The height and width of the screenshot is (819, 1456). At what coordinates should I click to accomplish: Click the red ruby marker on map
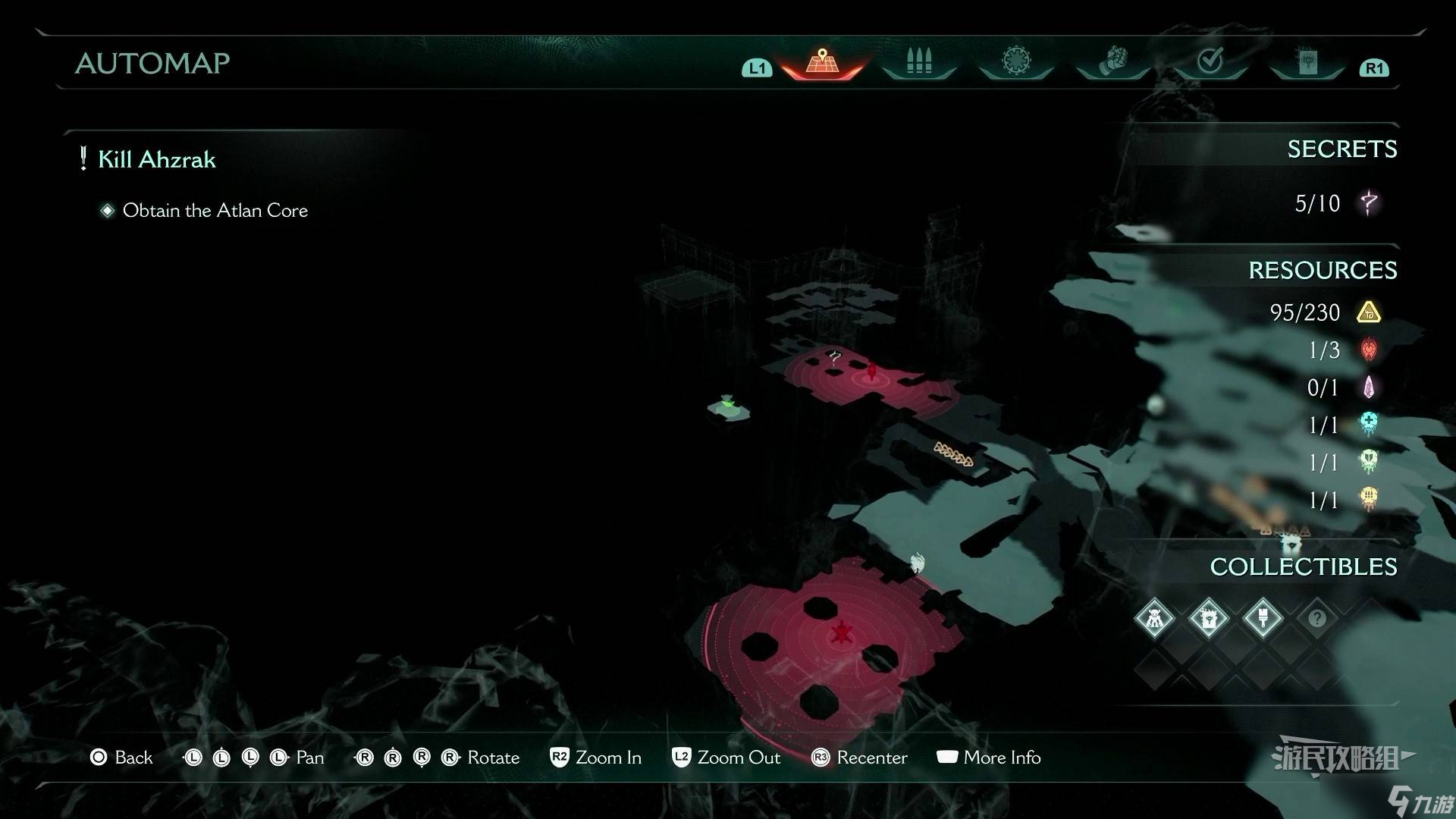pyautogui.click(x=872, y=372)
